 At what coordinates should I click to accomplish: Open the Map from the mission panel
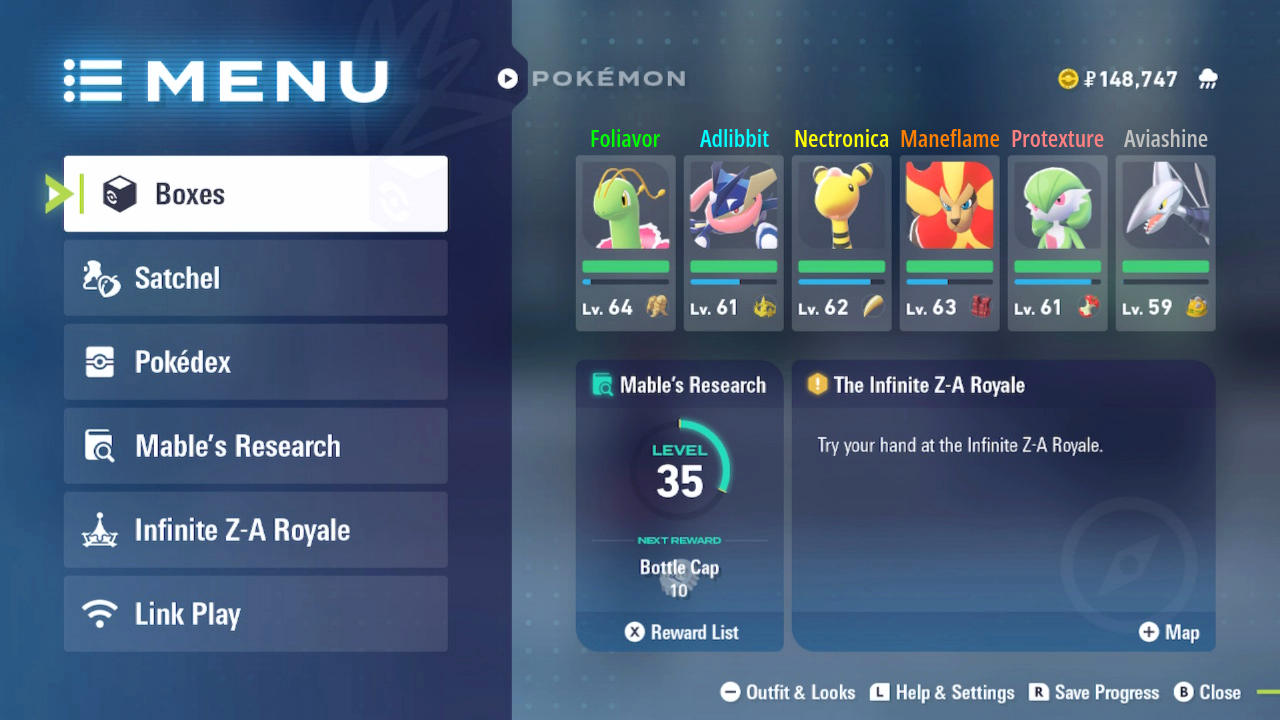(1169, 632)
